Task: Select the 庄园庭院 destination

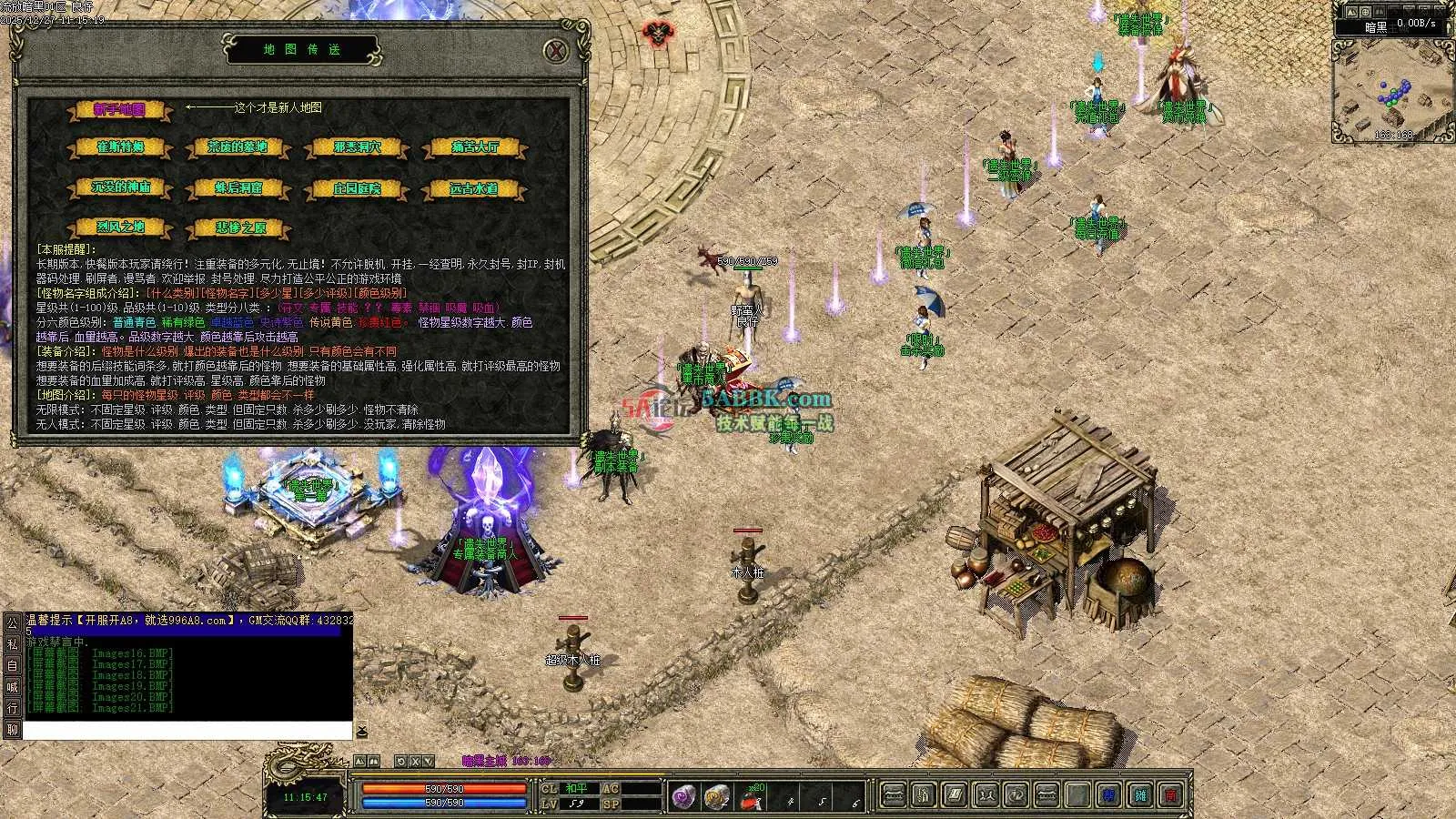Action: click(x=357, y=188)
